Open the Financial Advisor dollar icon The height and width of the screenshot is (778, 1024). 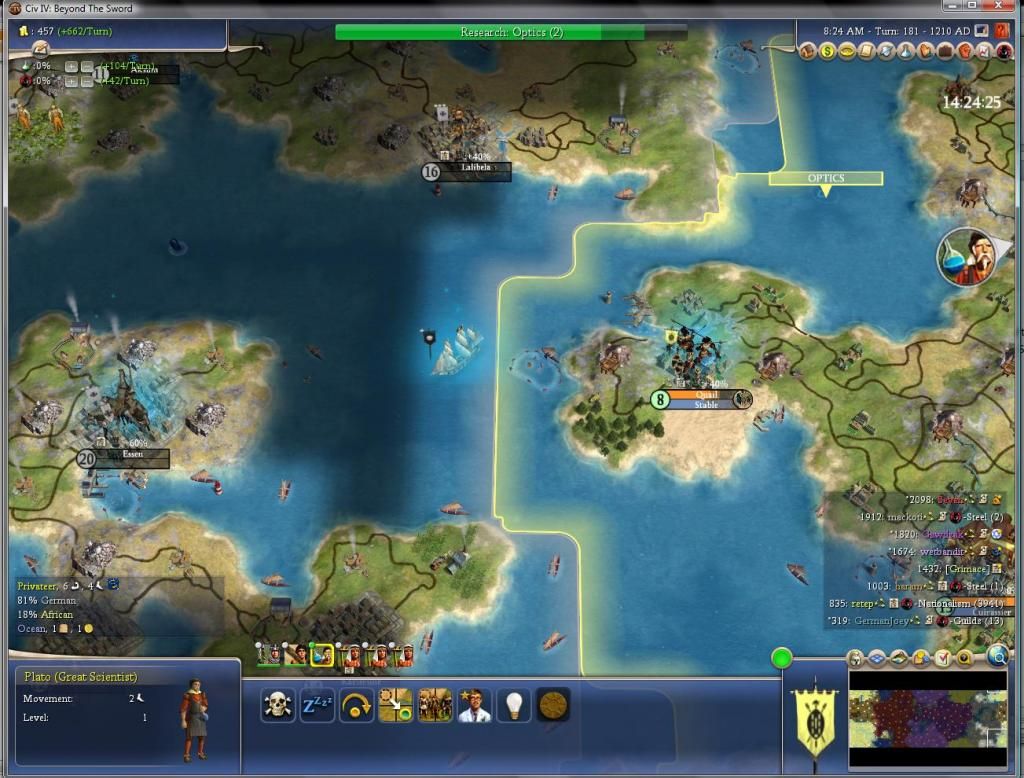(829, 50)
